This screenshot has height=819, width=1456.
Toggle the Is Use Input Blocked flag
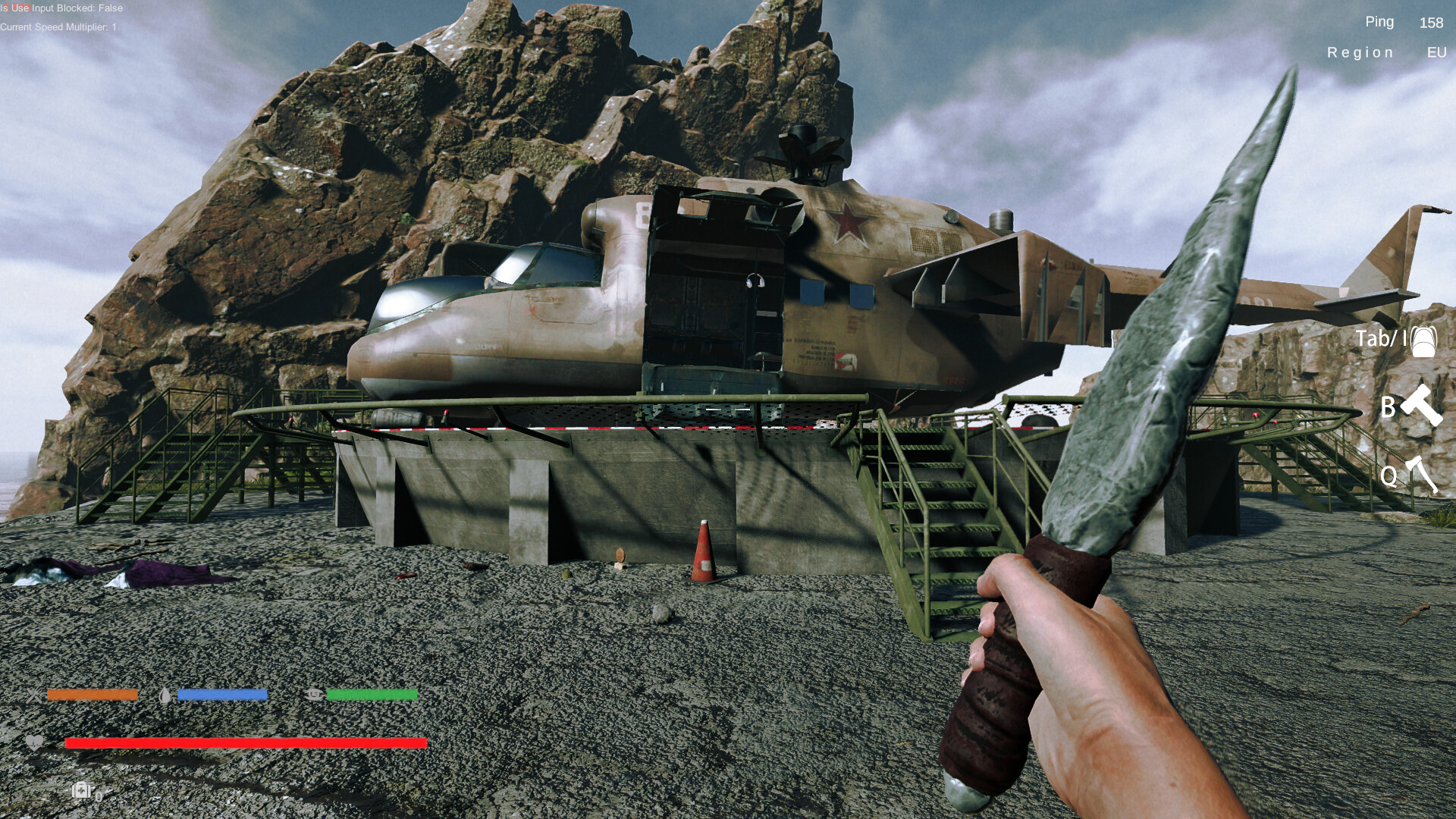[x=61, y=8]
